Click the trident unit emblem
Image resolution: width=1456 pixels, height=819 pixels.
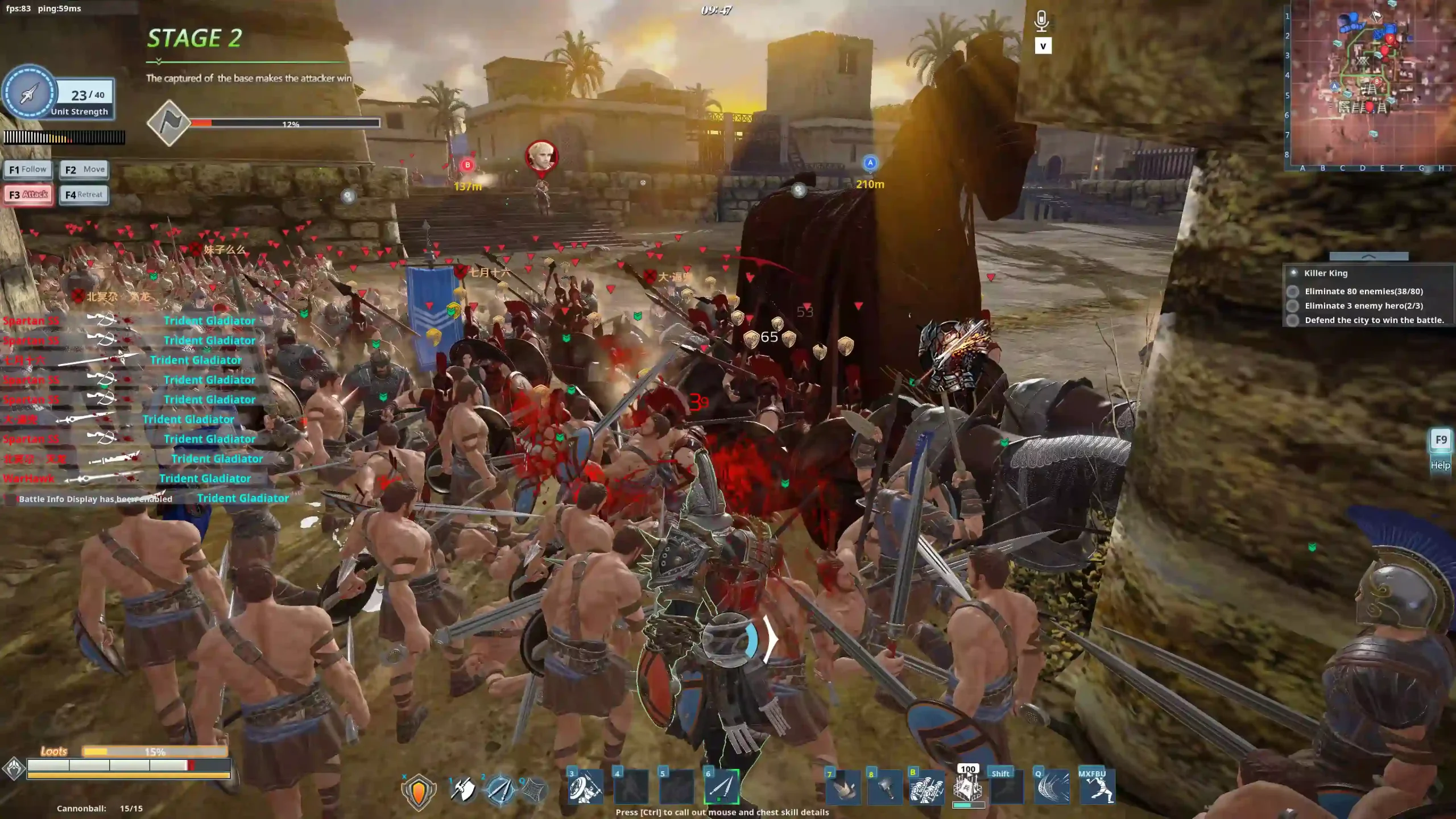(x=29, y=94)
